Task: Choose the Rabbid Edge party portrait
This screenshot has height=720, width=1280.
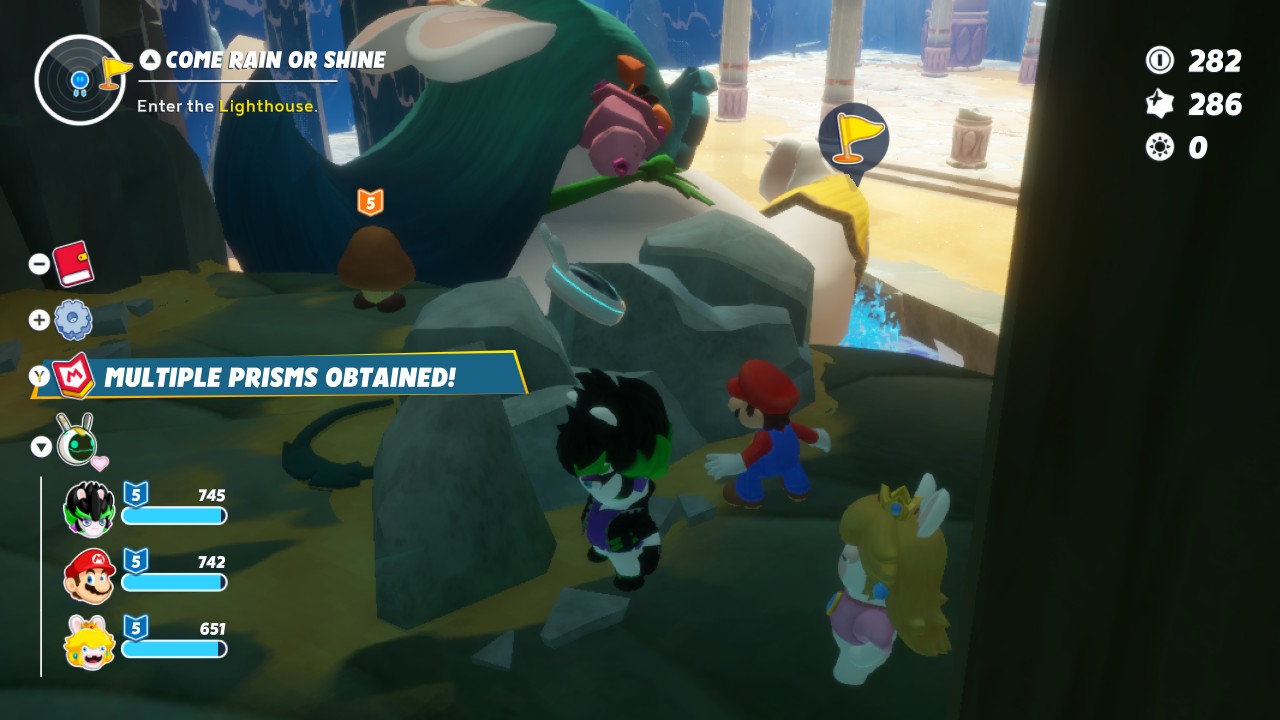Action: (90, 509)
